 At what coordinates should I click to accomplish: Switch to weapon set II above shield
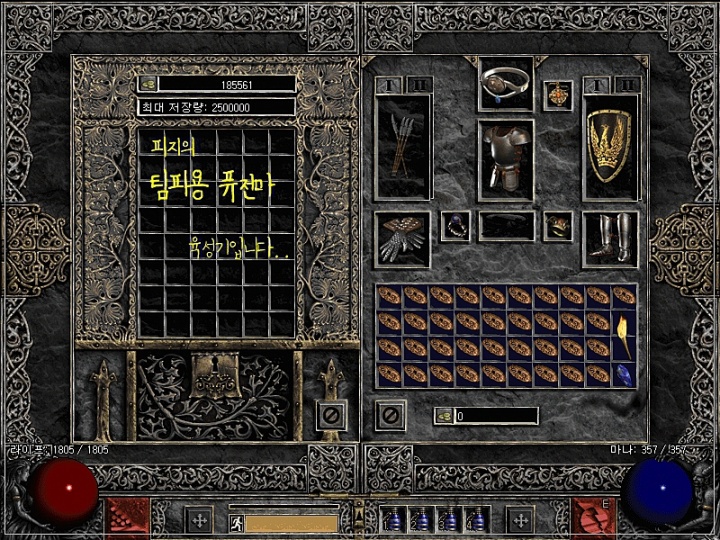[627, 85]
